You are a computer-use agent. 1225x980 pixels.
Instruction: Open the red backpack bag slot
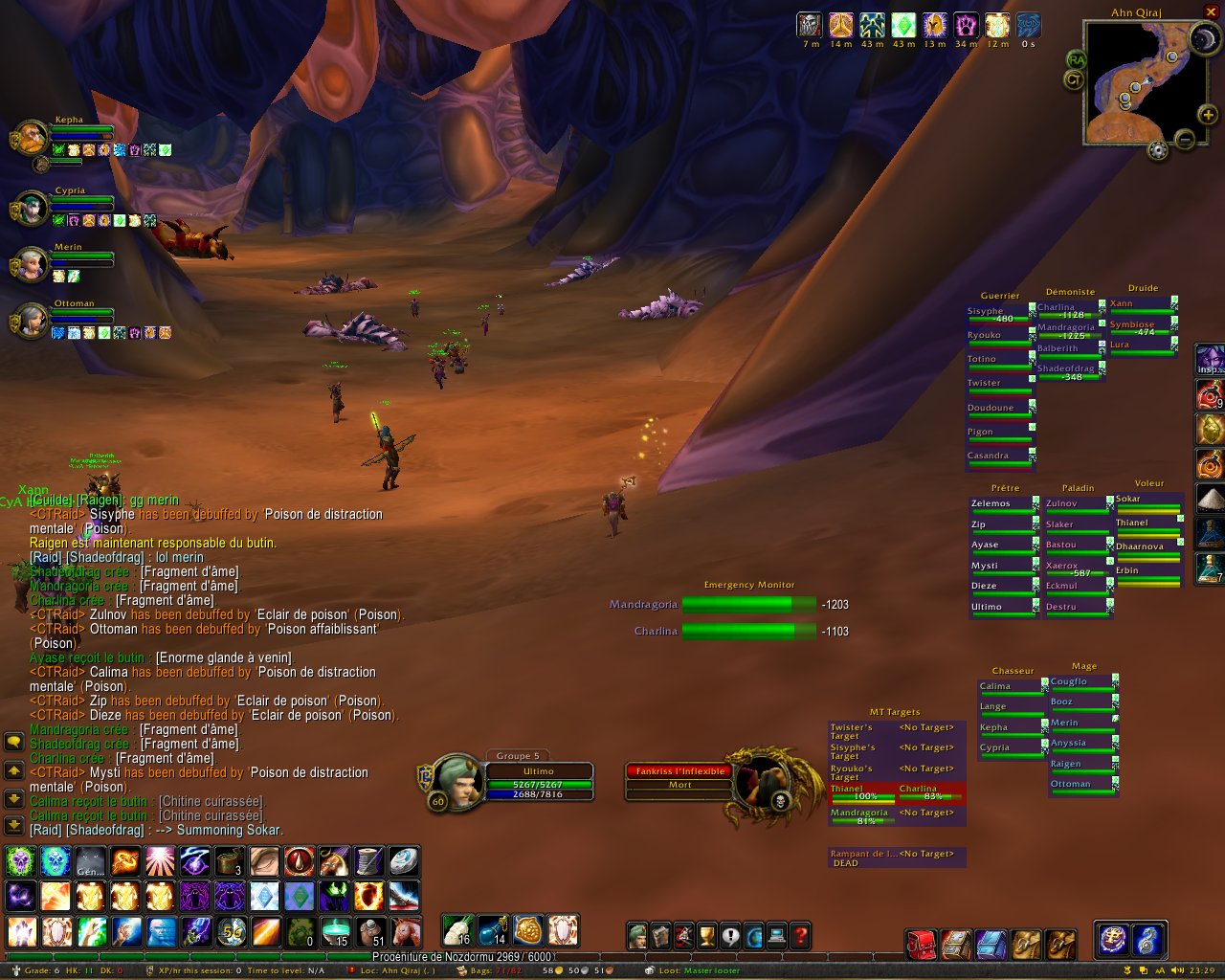(x=922, y=944)
